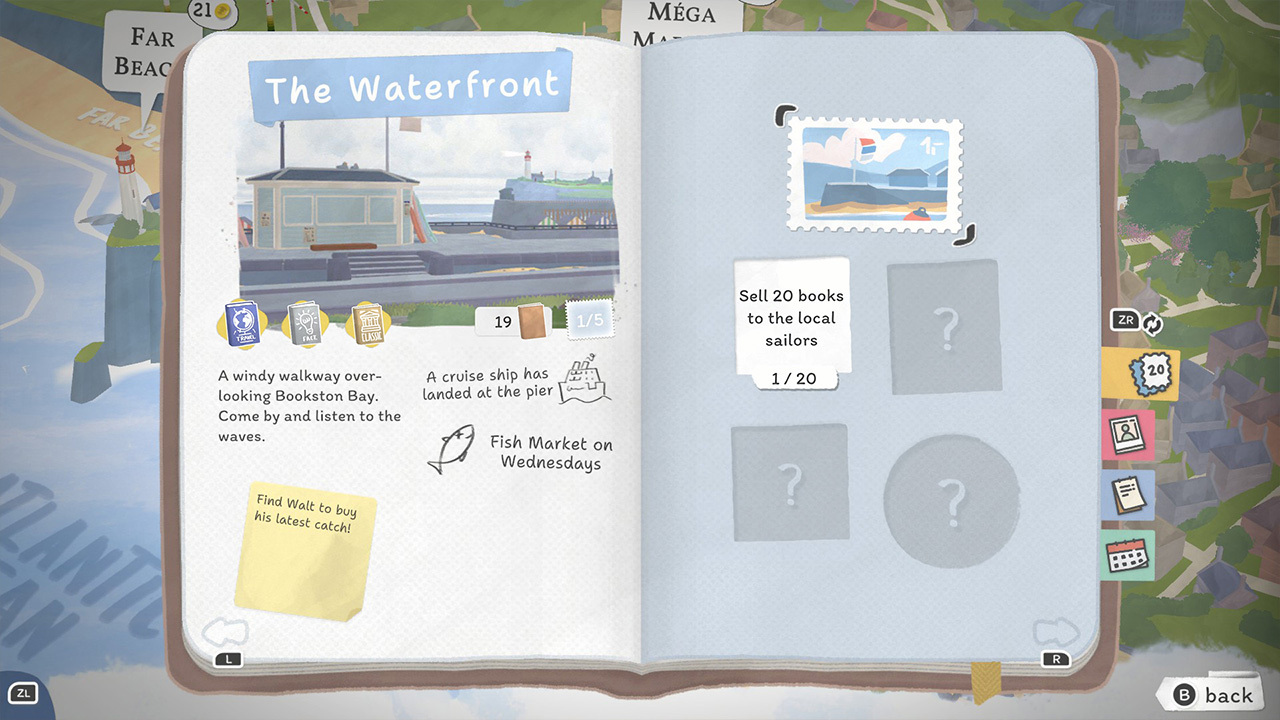Turn to the next journal page
The image size is (1280, 720).
[1056, 632]
